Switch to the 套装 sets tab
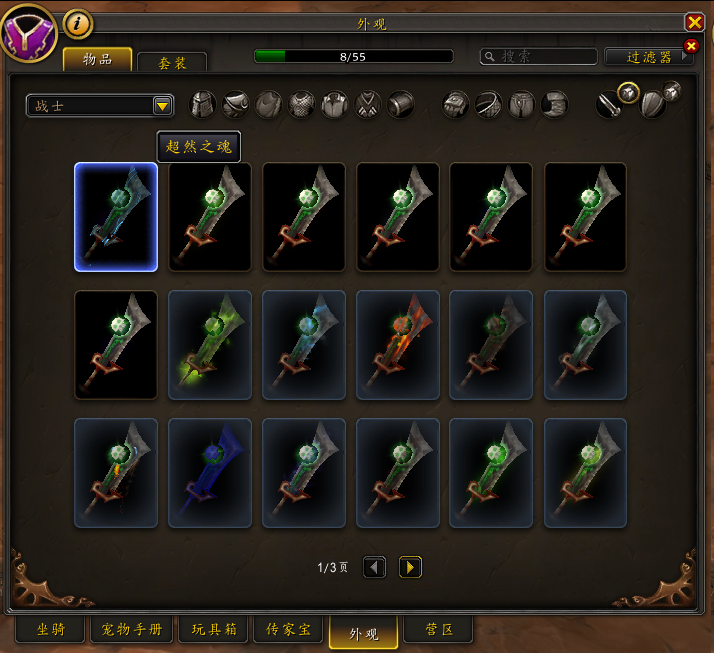Screen dimensions: 714x653 172,62
